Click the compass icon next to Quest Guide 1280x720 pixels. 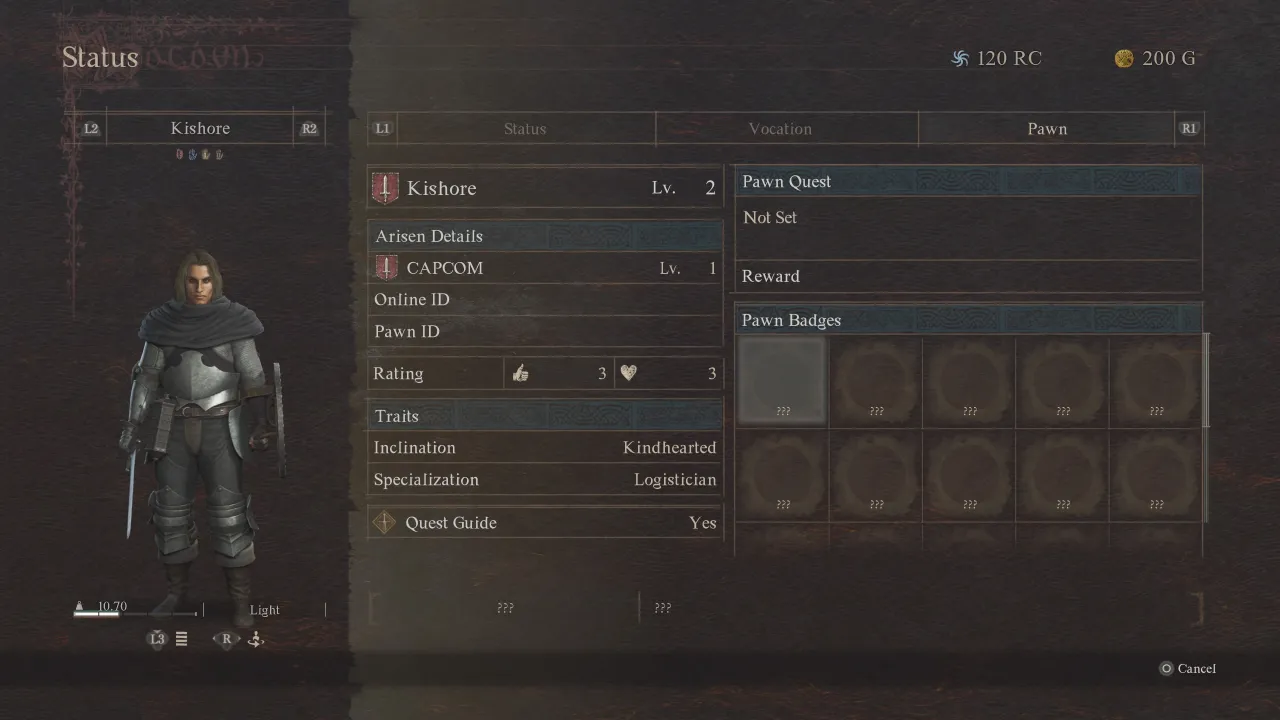[385, 522]
